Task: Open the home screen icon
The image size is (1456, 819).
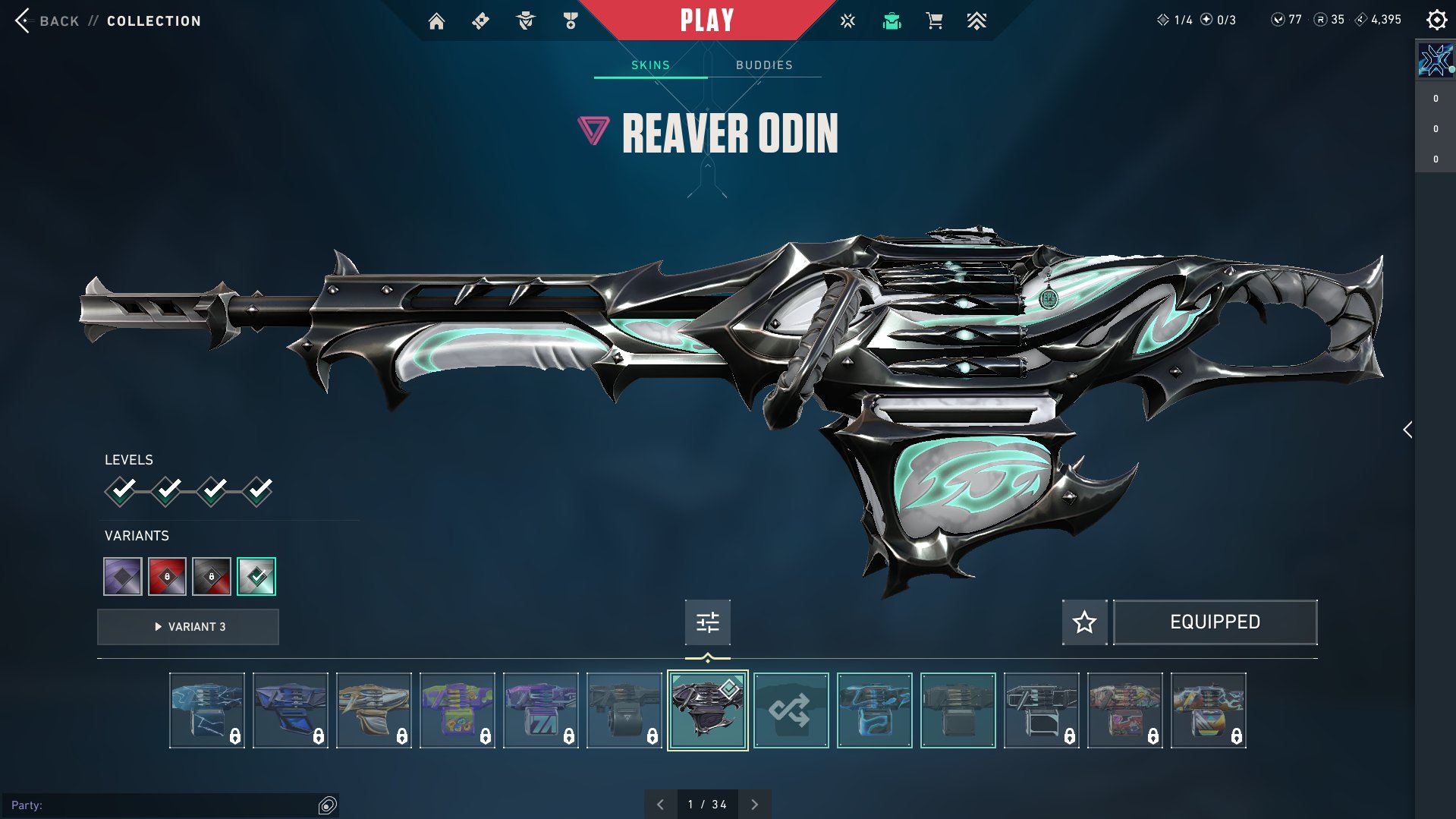Action: (436, 21)
